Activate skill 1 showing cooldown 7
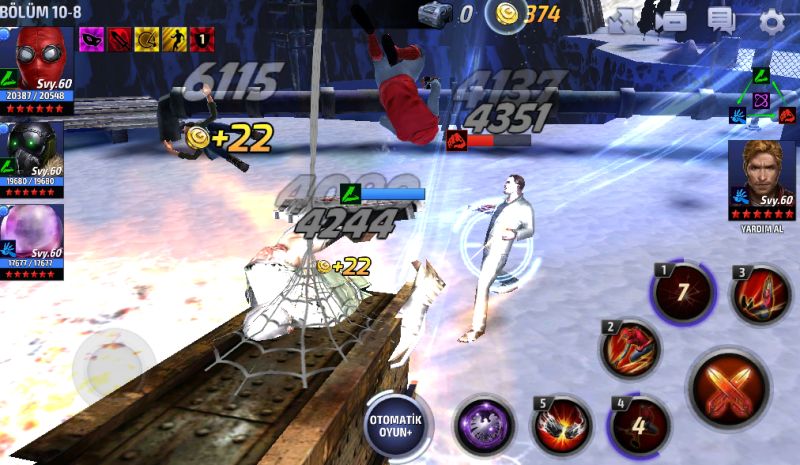 pos(681,294)
